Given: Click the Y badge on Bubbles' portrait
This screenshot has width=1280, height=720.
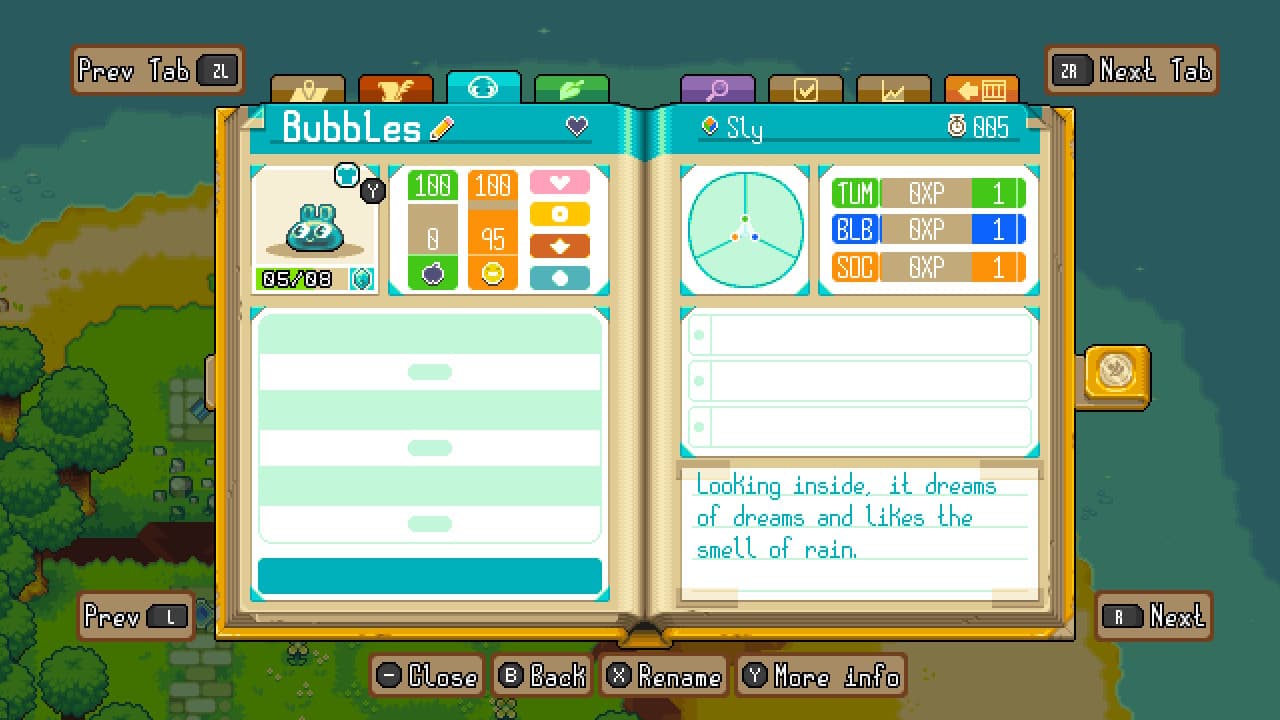Looking at the screenshot, I should [371, 190].
